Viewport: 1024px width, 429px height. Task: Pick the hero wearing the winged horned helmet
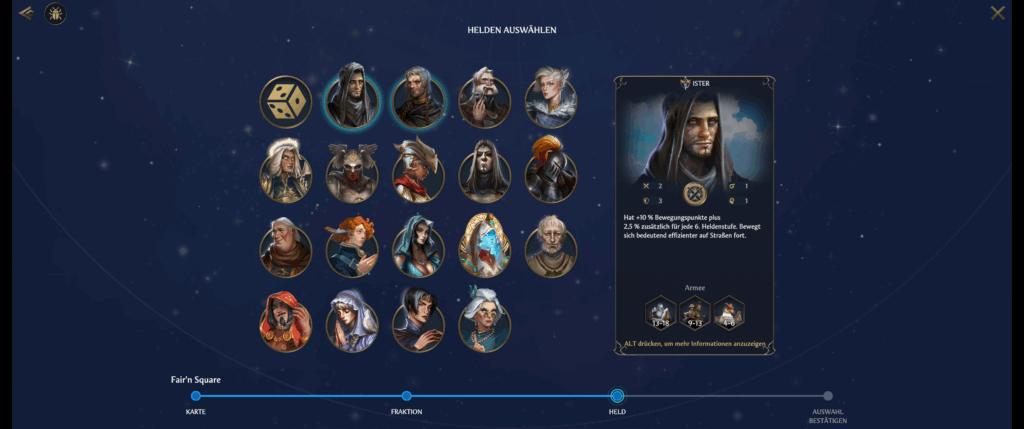click(352, 171)
